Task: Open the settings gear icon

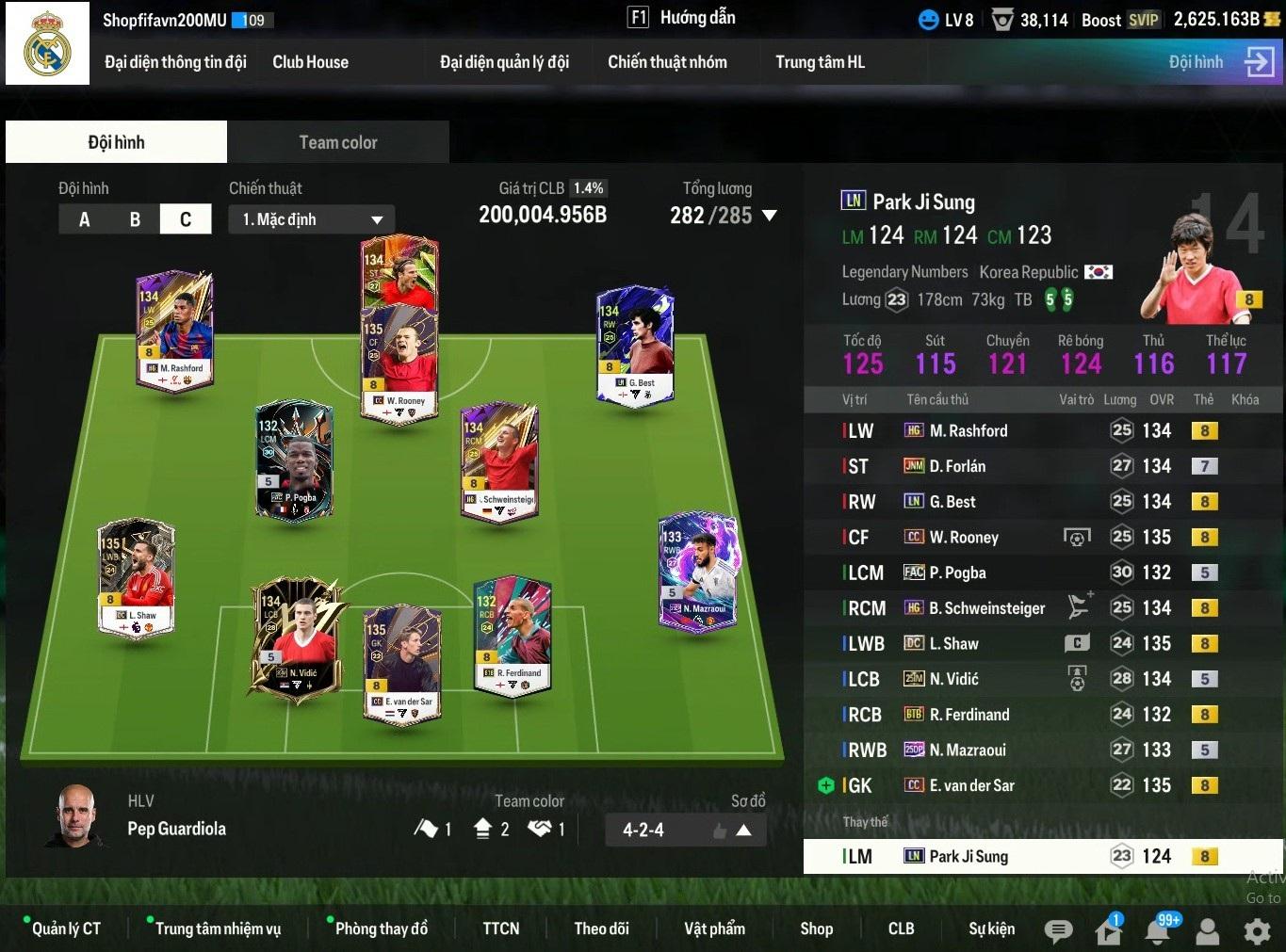Action: 1257,931
